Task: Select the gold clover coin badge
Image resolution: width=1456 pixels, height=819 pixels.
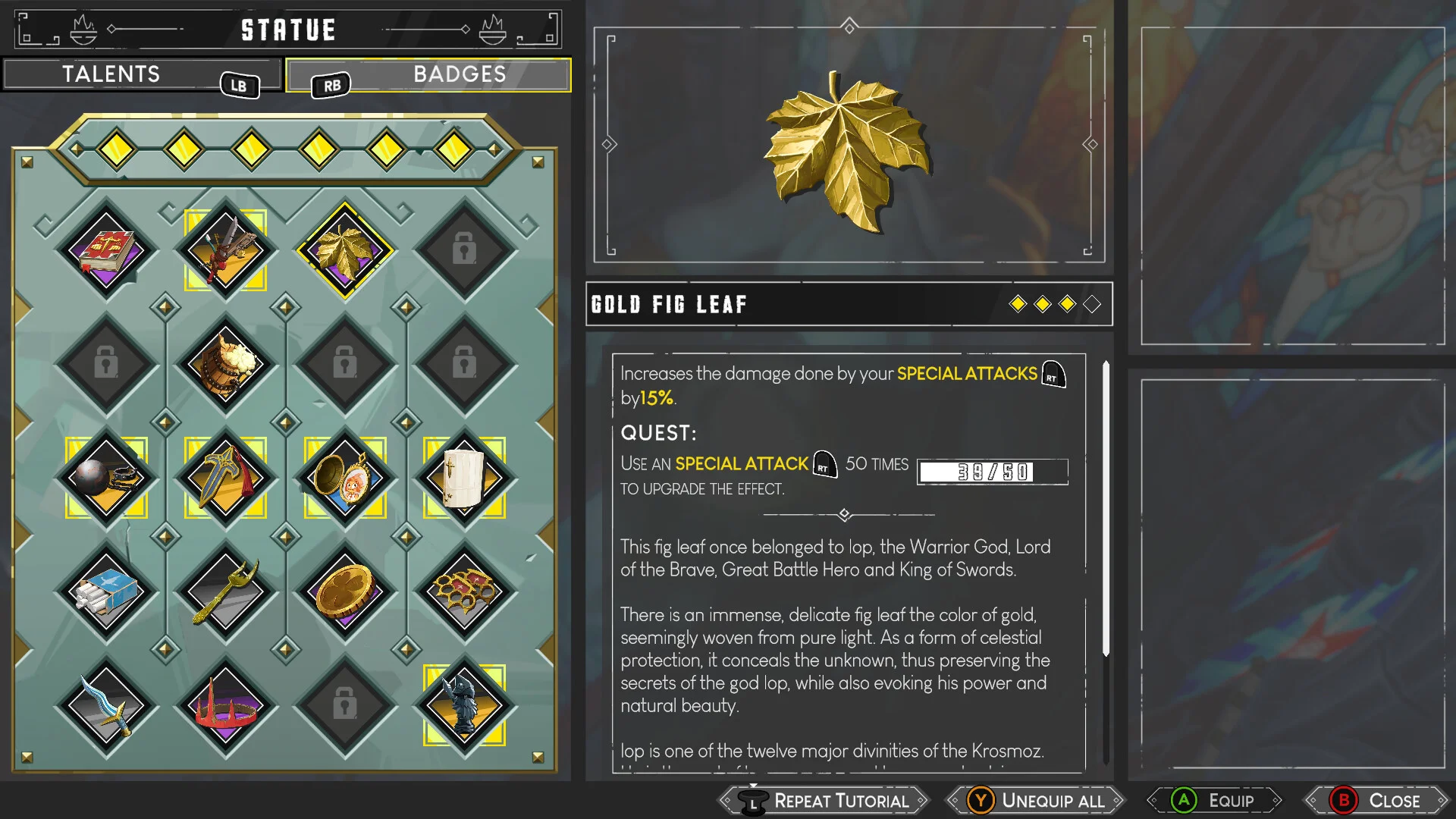Action: pyautogui.click(x=345, y=592)
